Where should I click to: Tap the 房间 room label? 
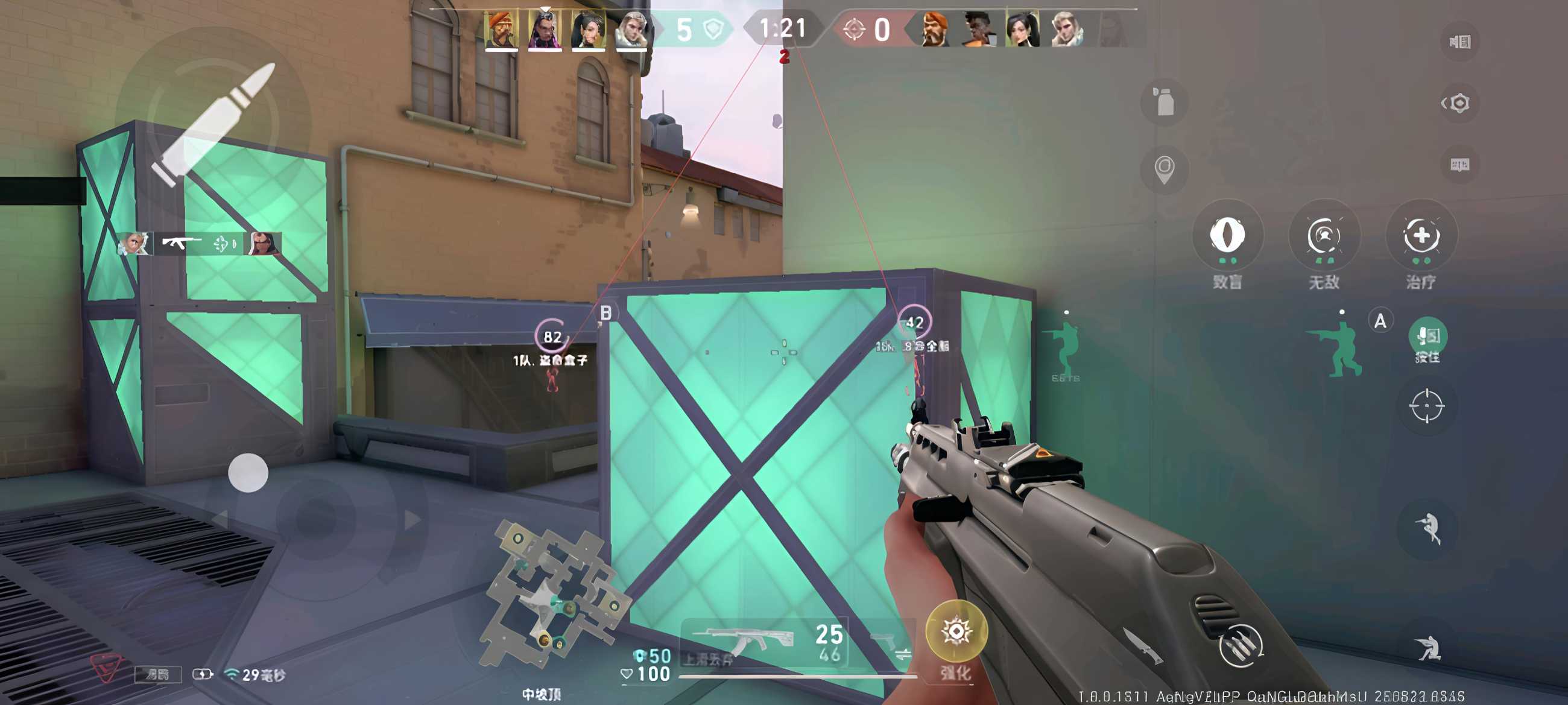point(158,674)
